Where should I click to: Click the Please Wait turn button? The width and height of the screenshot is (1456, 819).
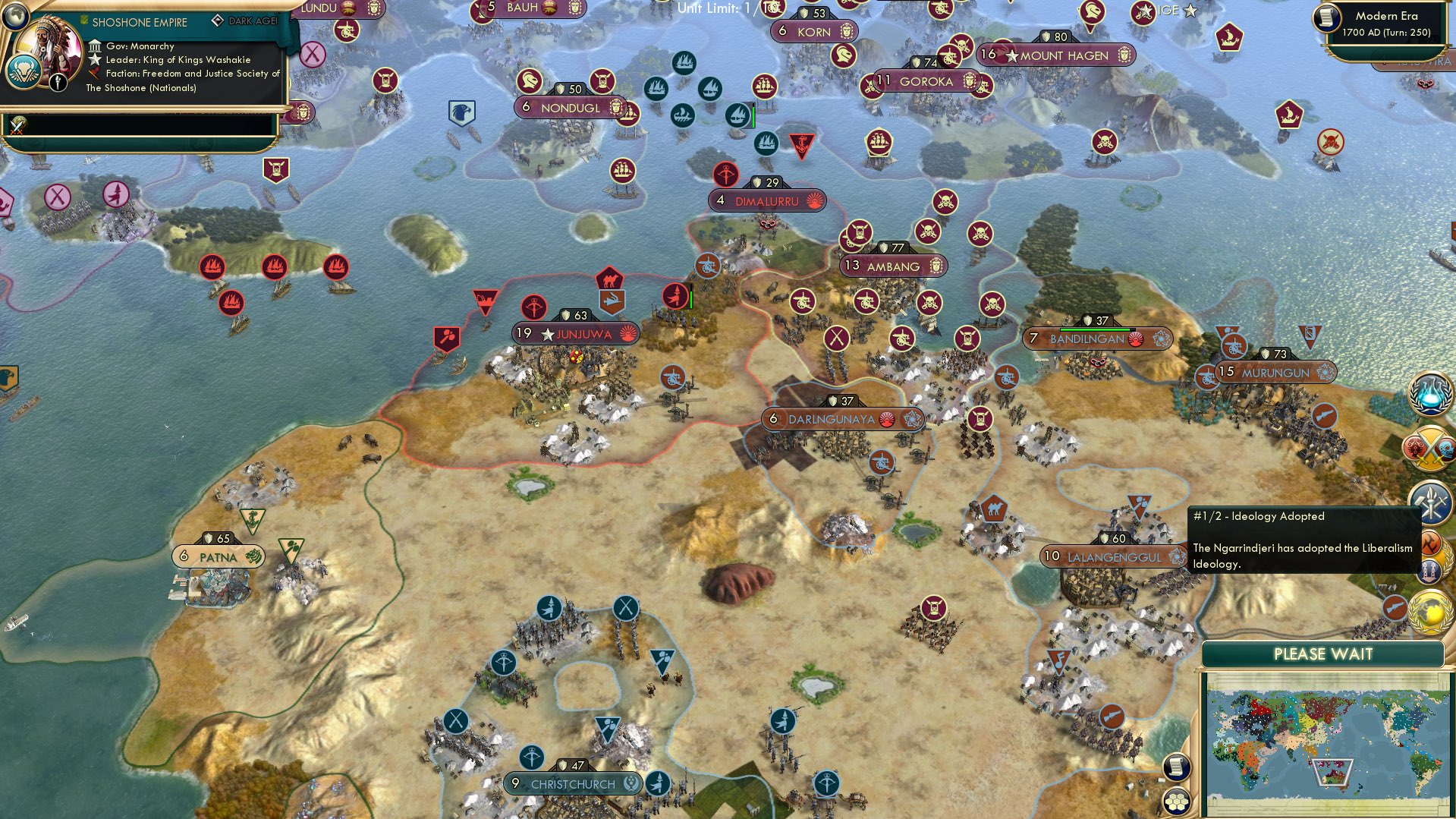(1322, 654)
